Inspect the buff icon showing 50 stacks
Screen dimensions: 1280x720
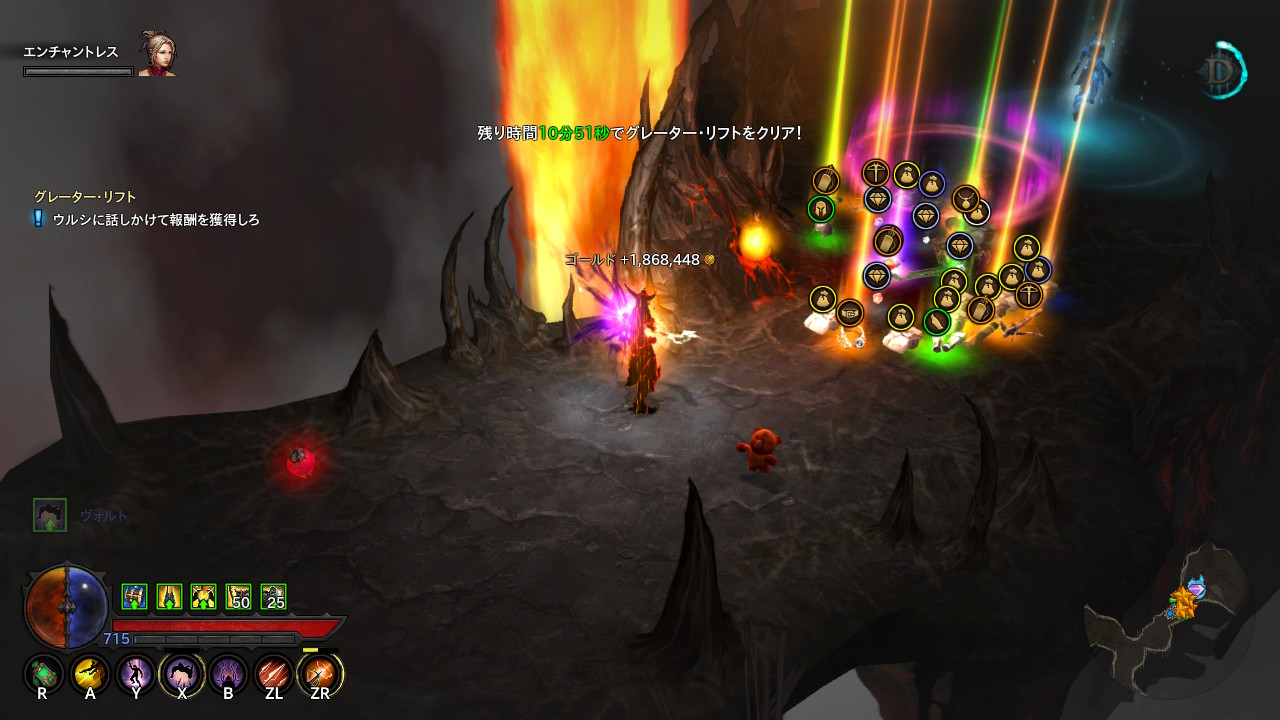pyautogui.click(x=239, y=597)
